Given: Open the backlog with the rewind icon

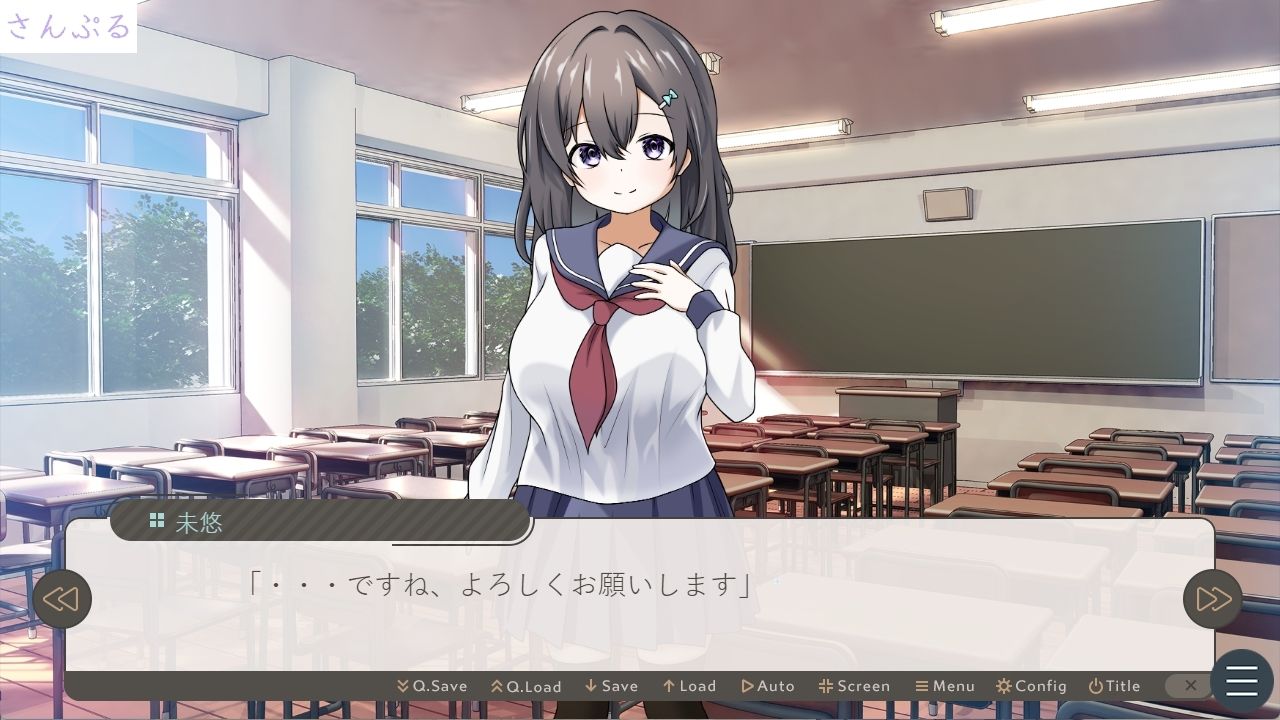Looking at the screenshot, I should pyautogui.click(x=64, y=599).
